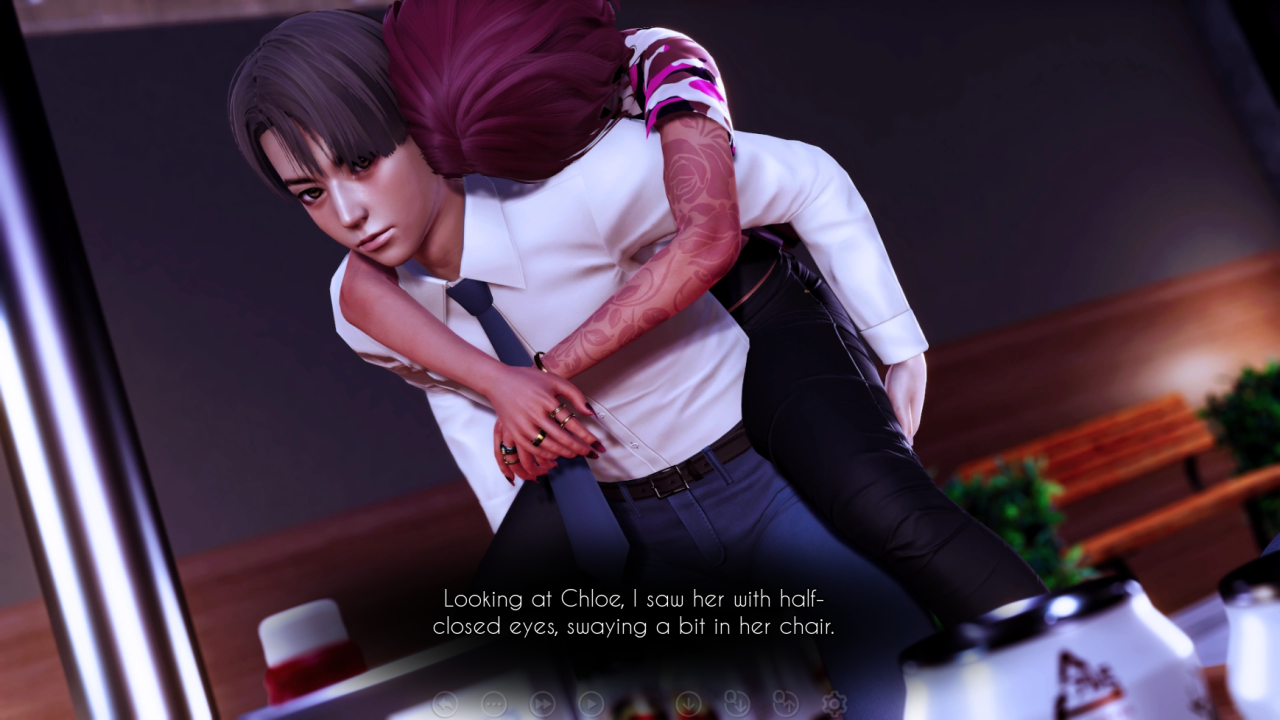Quick load with the Q up-arrow icon
This screenshot has height=720, width=1280.
tap(785, 704)
